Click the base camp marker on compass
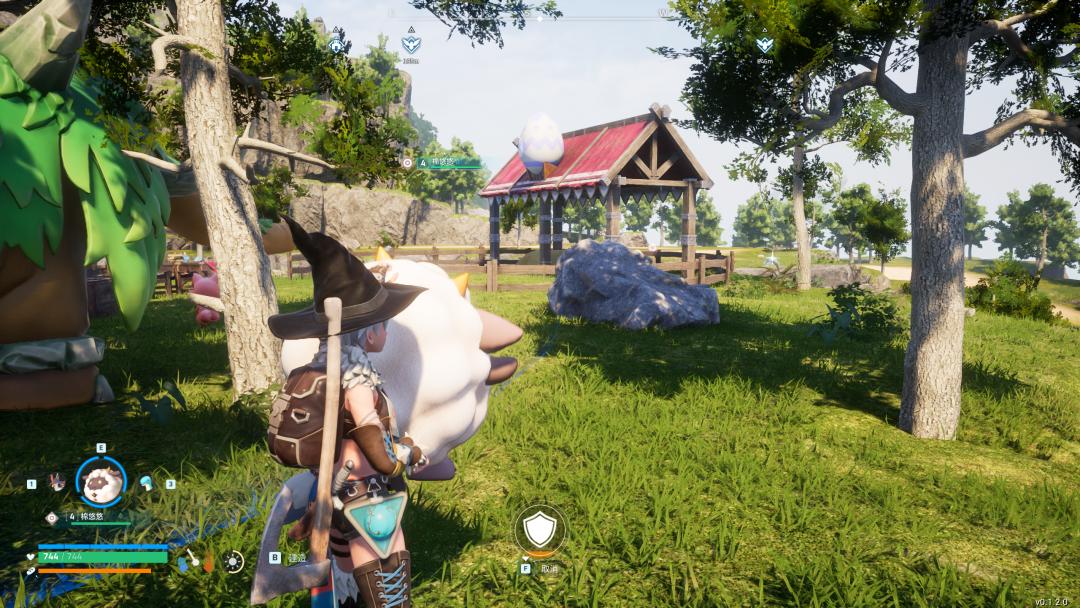Image resolution: width=1080 pixels, height=608 pixels. [336, 45]
